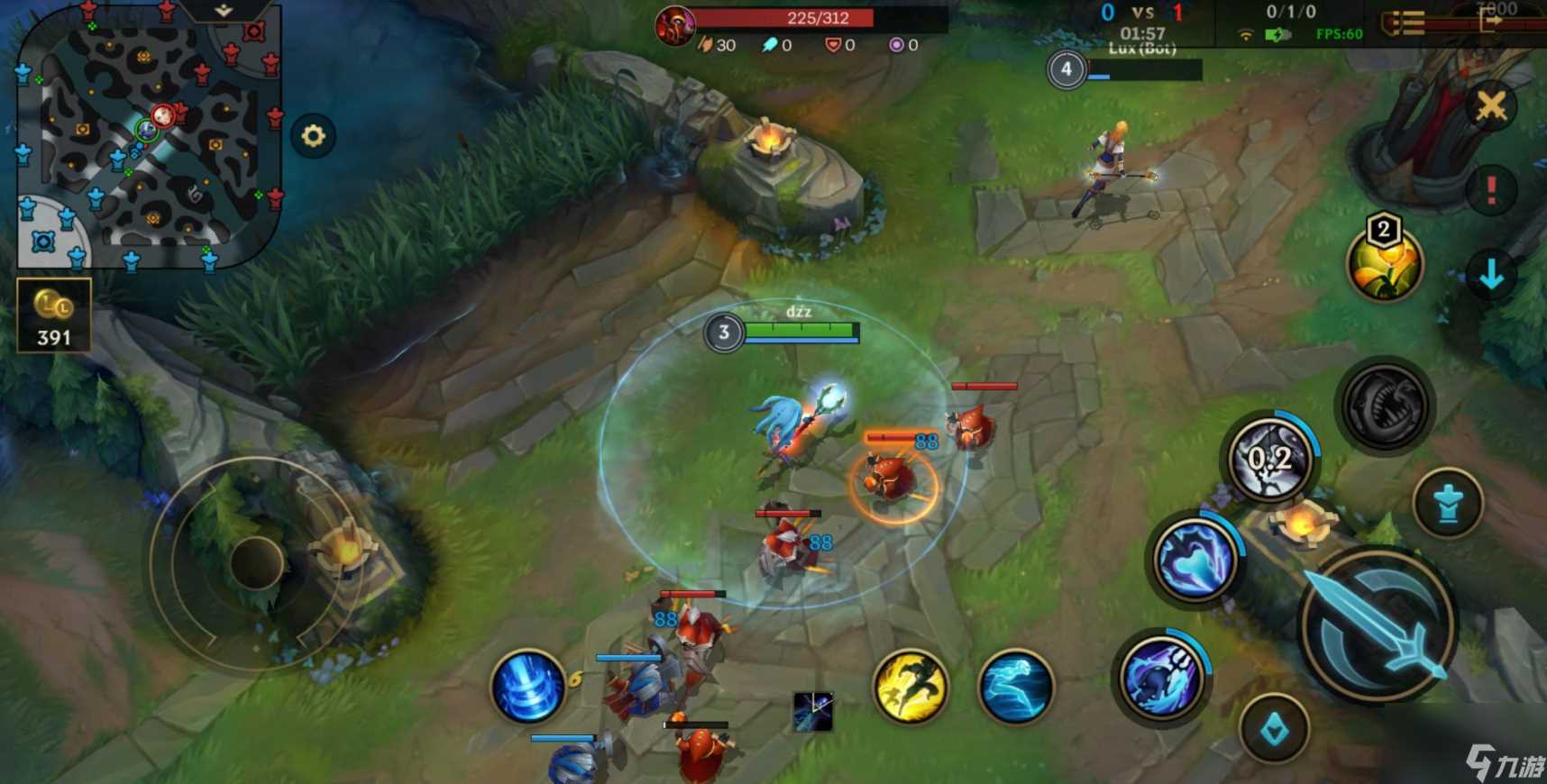Cast the yellow Flash summoner spell
1547x784 pixels.
(x=911, y=687)
